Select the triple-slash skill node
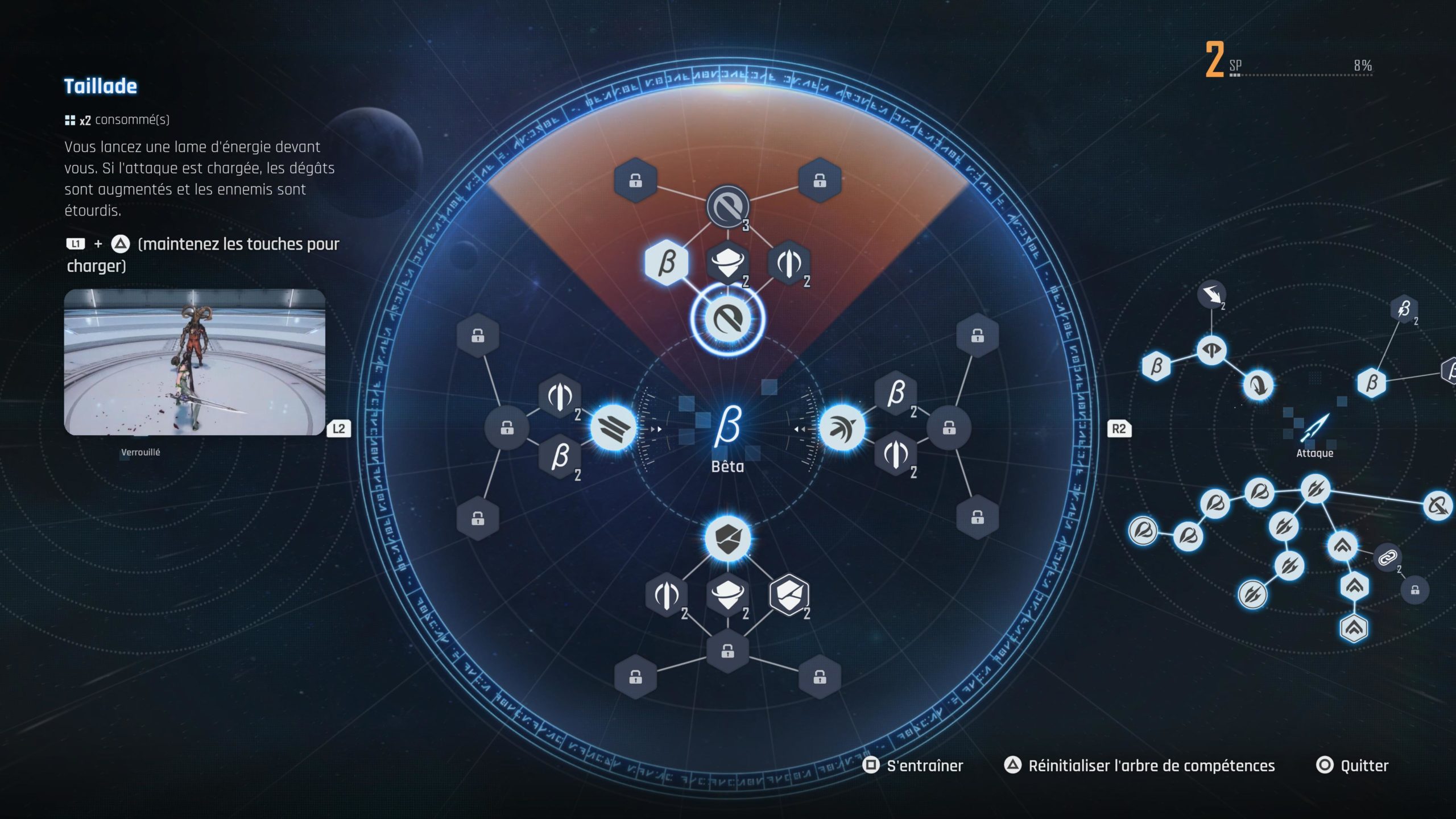This screenshot has height=819, width=1456. 613,428
